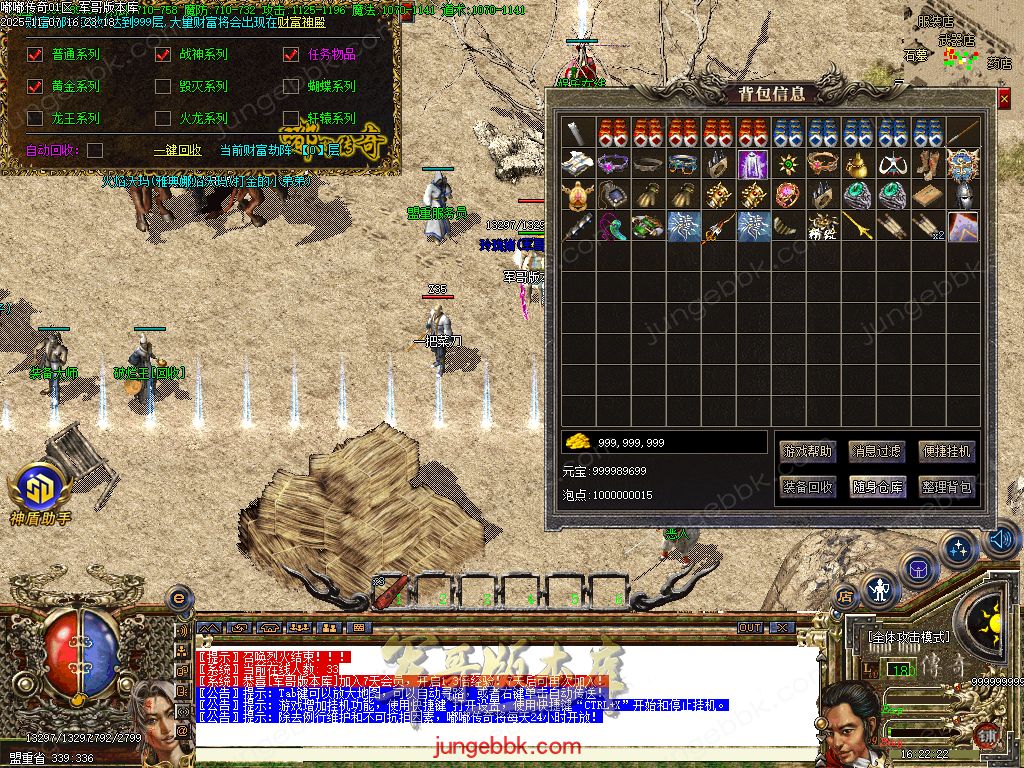Toggle the 任务物品 checkbox
The image size is (1024, 768).
pos(291,55)
